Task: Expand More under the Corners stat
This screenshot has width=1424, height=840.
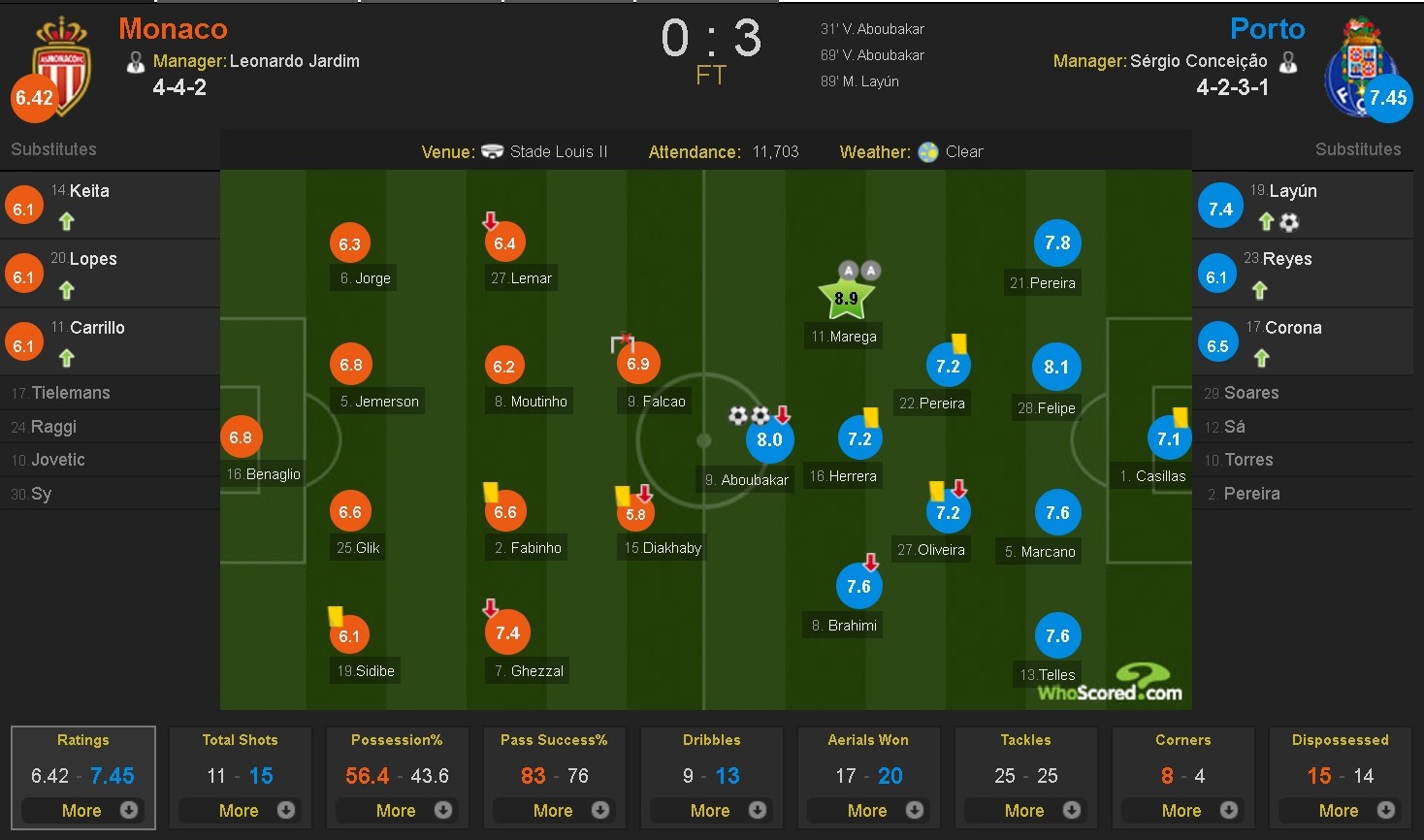Action: [1182, 810]
